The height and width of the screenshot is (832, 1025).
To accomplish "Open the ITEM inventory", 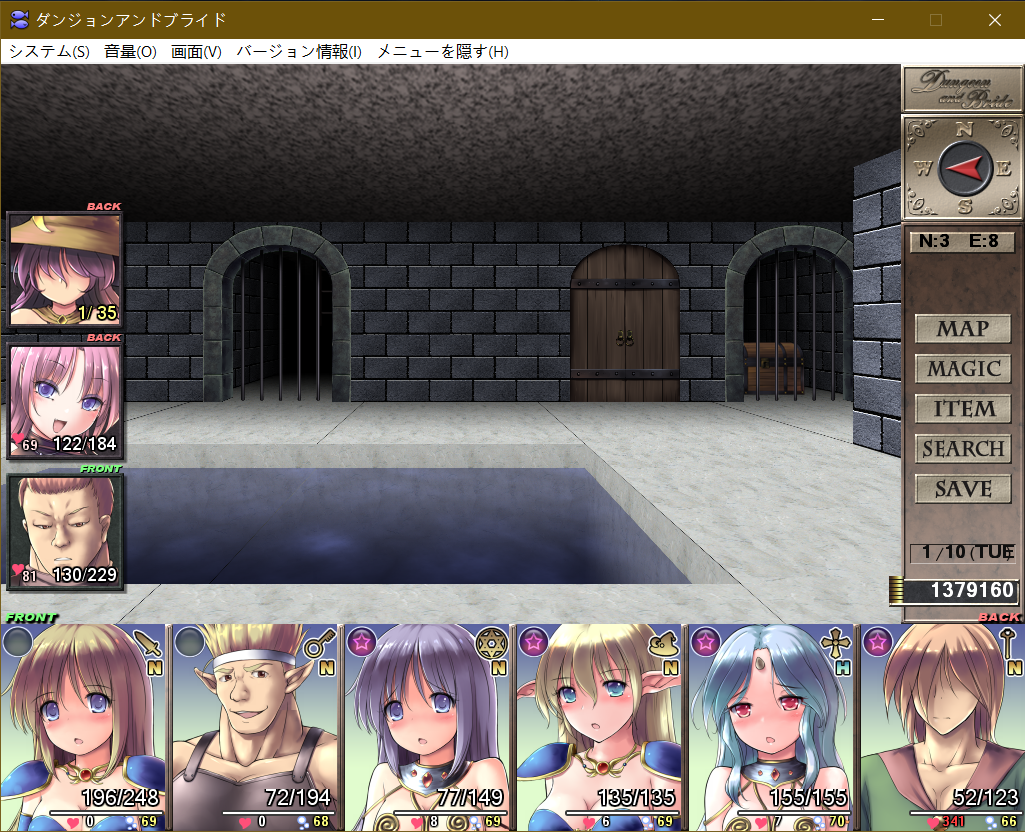I will pos(962,409).
